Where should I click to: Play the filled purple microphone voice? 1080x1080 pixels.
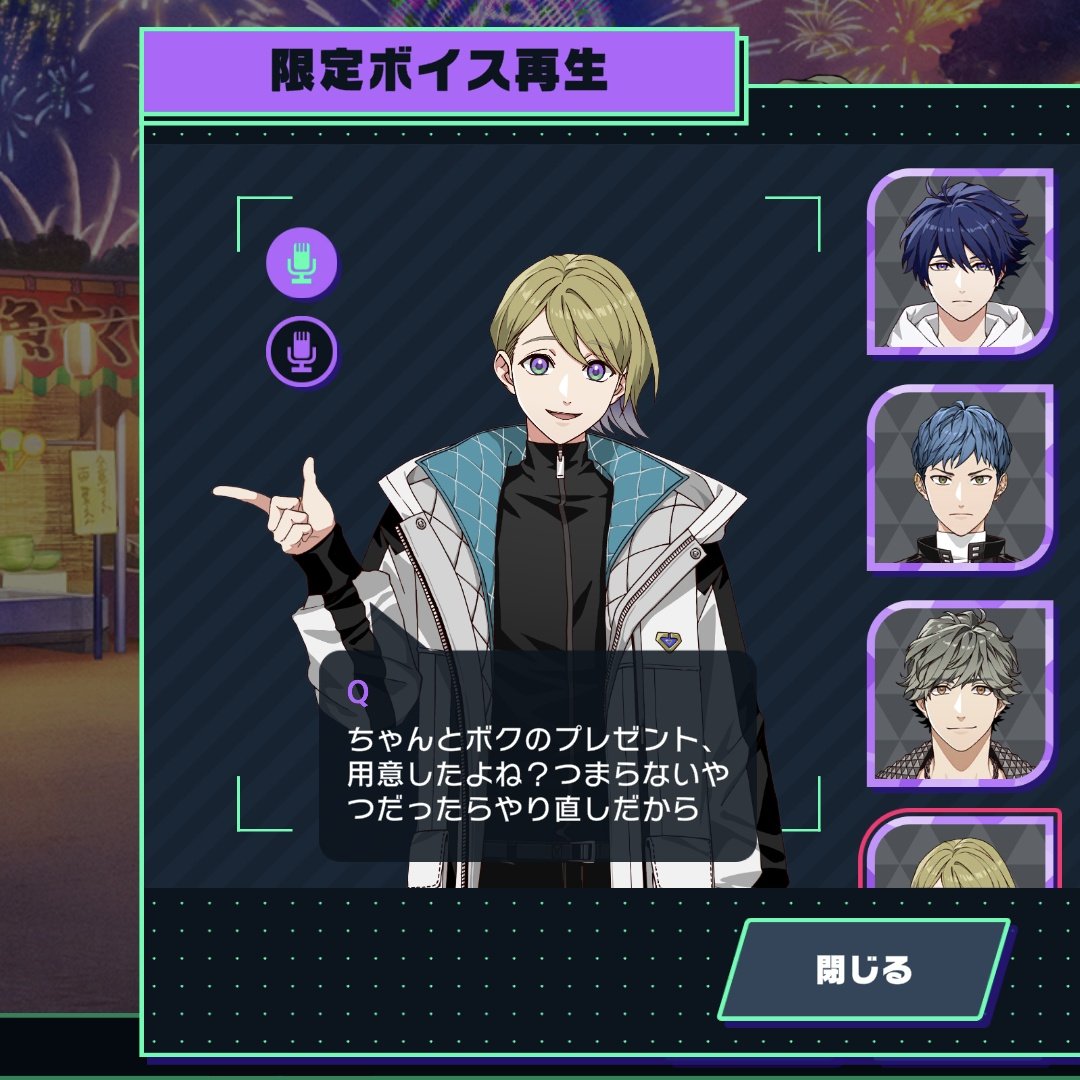click(x=302, y=262)
